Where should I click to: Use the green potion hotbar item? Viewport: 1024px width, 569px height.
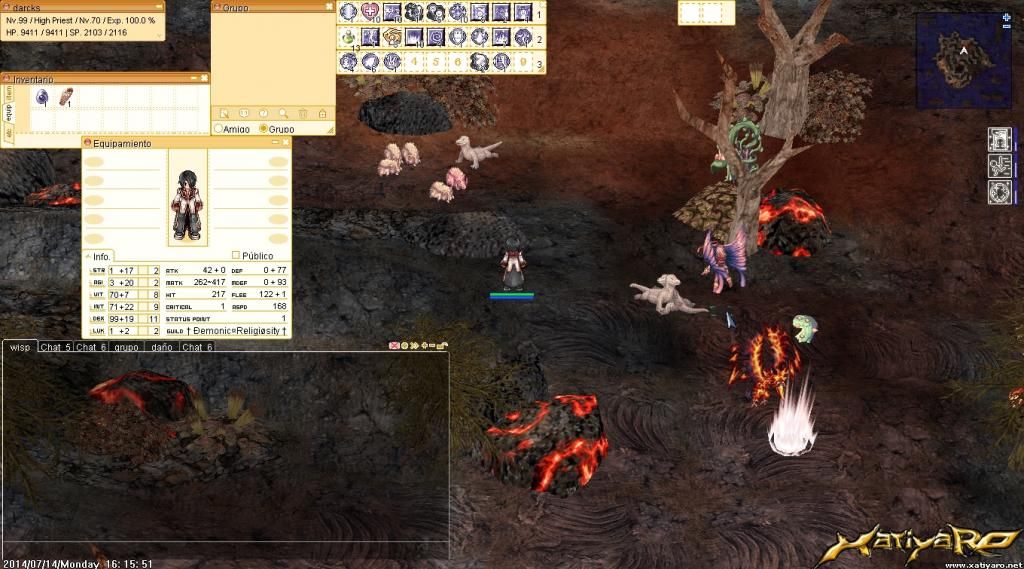pyautogui.click(x=348, y=38)
